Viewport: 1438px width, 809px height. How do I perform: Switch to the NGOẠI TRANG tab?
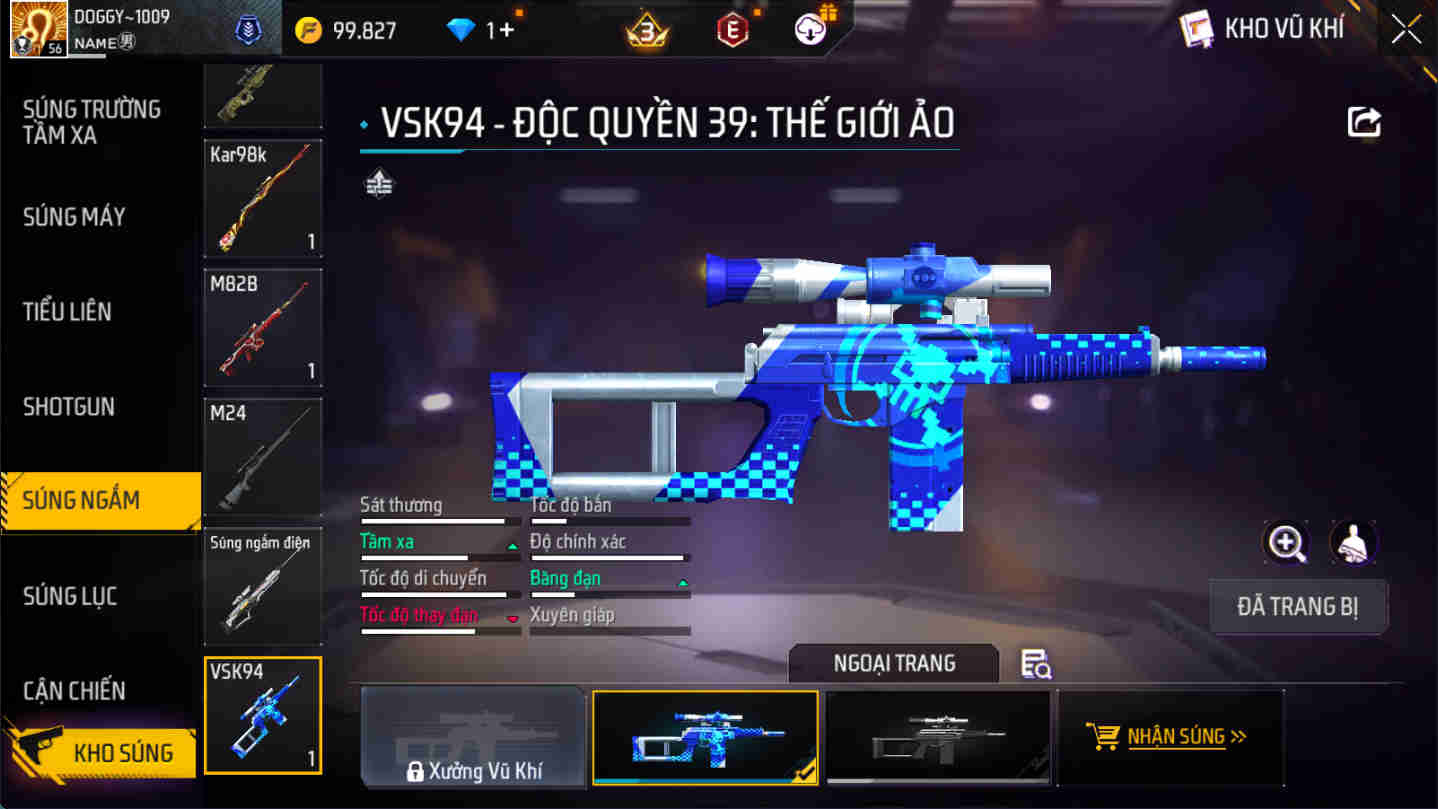coord(893,663)
